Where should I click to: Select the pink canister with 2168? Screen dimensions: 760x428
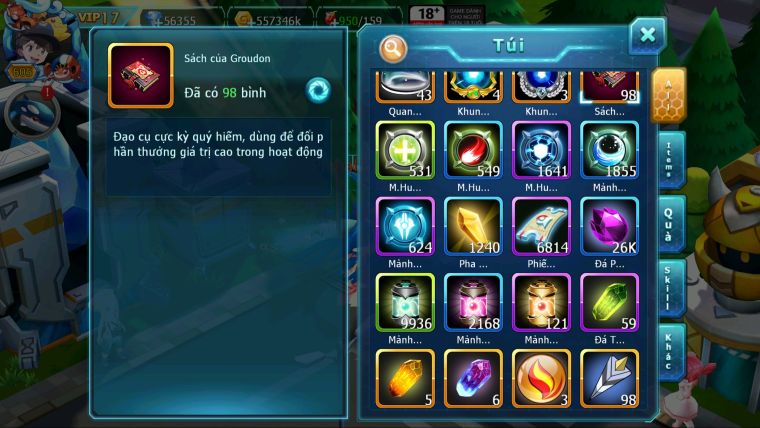coord(473,302)
